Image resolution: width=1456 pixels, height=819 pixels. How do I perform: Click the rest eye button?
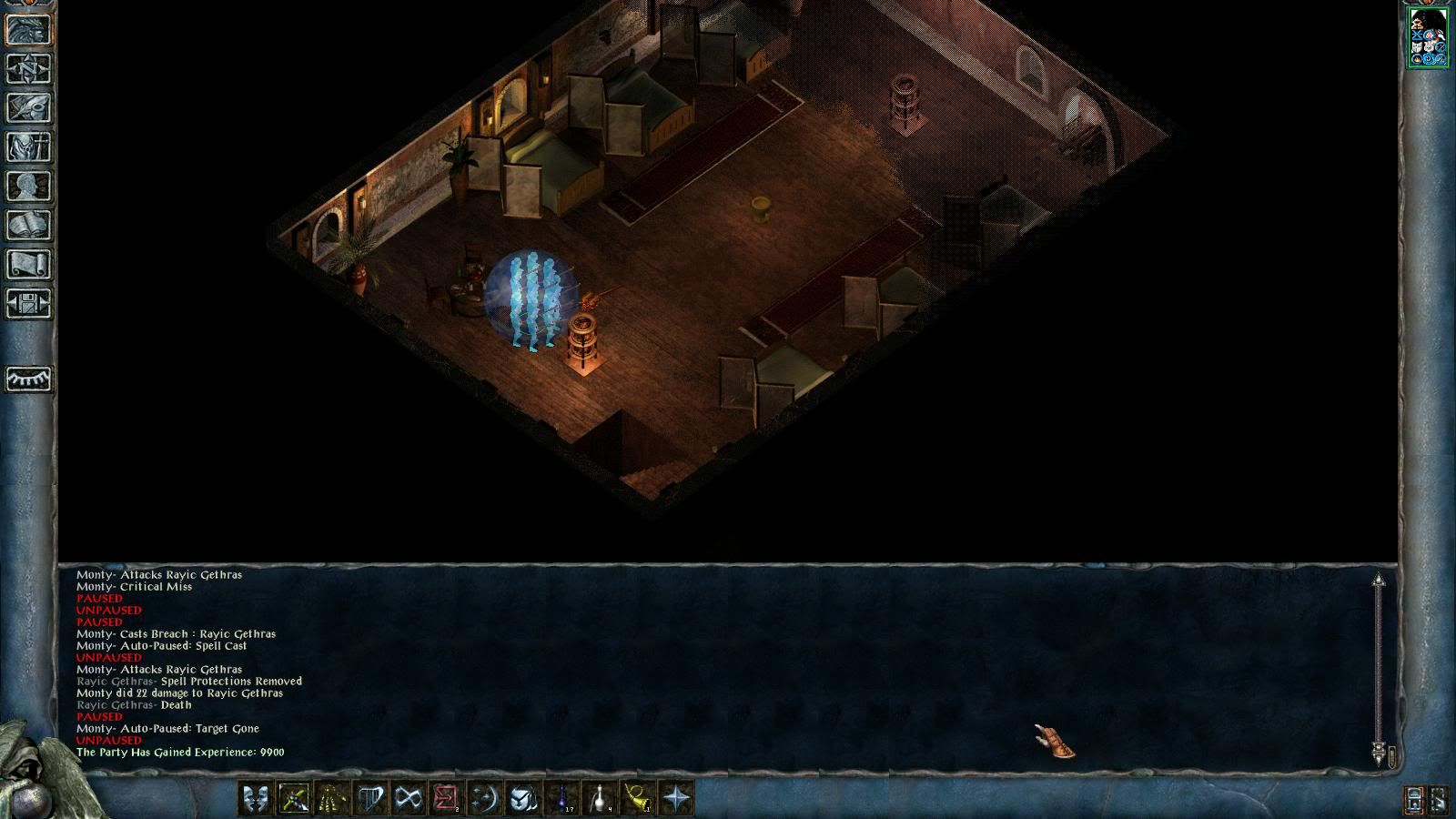coord(29,379)
